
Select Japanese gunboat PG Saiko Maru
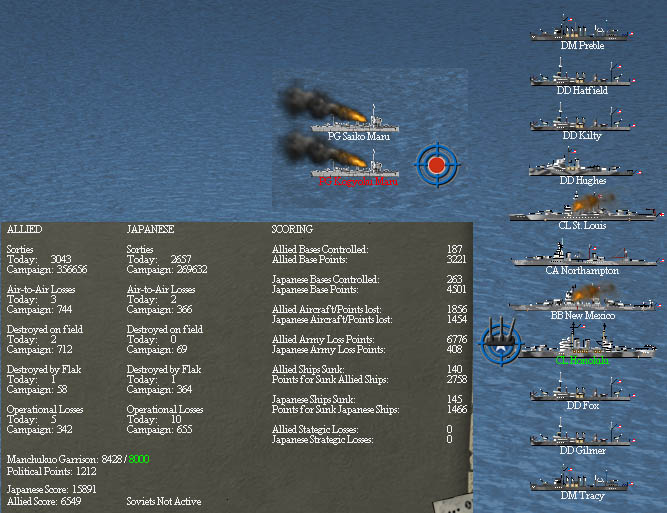tap(358, 119)
